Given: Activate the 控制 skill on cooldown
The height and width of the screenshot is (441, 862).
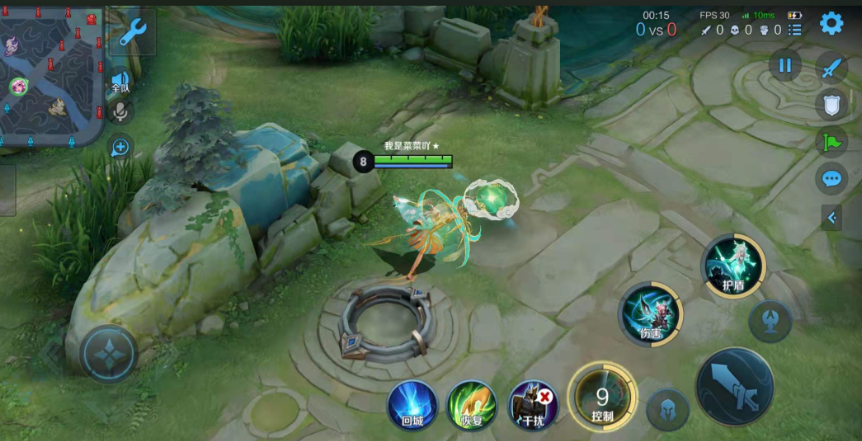Looking at the screenshot, I should pyautogui.click(x=602, y=398).
